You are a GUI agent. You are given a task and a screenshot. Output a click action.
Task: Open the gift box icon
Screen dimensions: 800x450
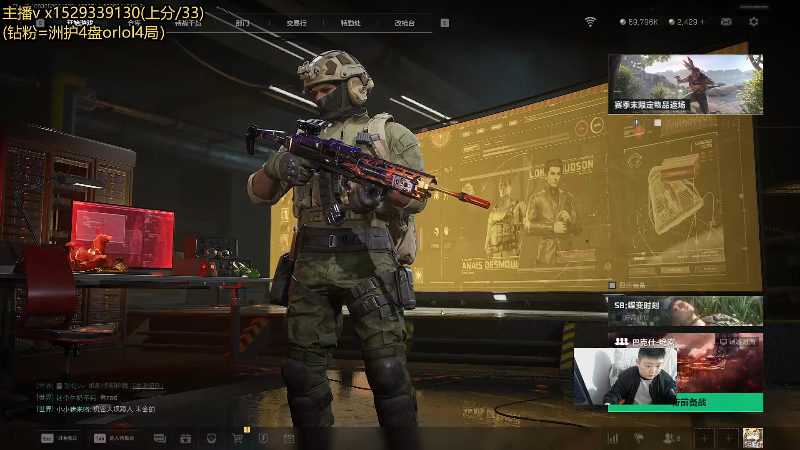186,438
